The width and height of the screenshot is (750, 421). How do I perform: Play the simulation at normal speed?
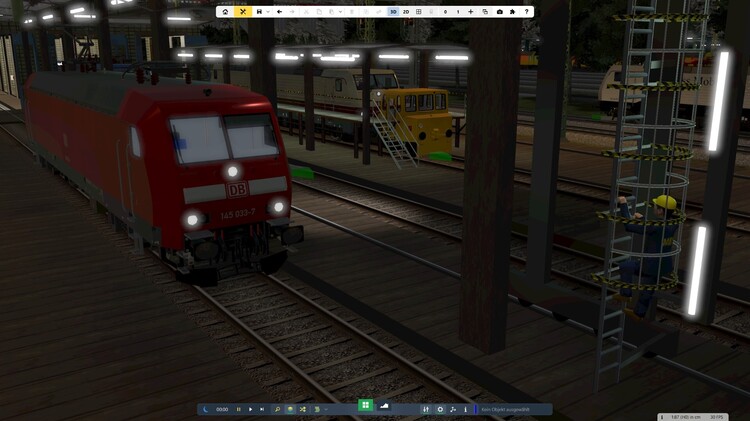[250, 409]
